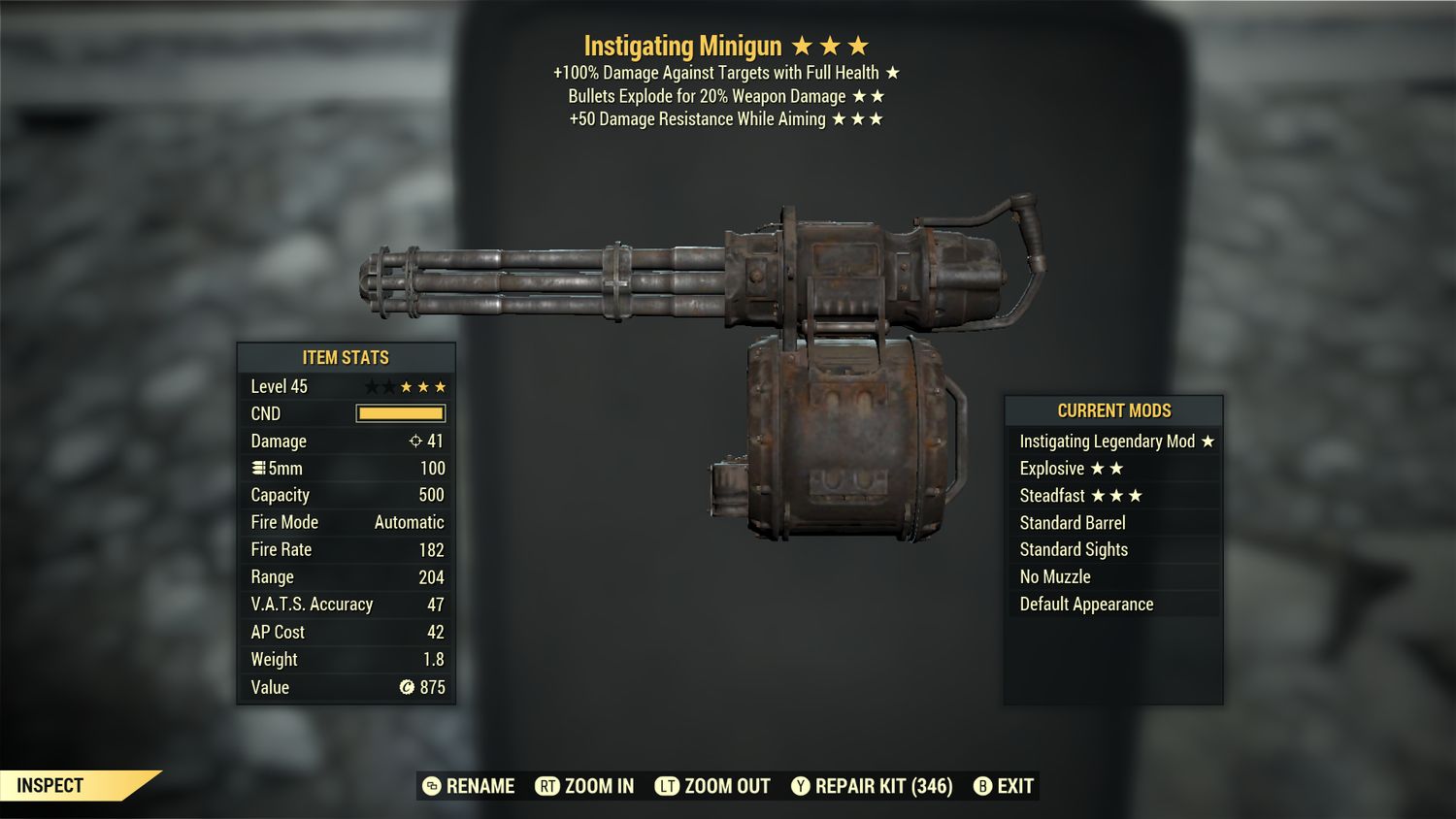
Task: Click the INSPECT label bottom left
Action: click(x=51, y=785)
